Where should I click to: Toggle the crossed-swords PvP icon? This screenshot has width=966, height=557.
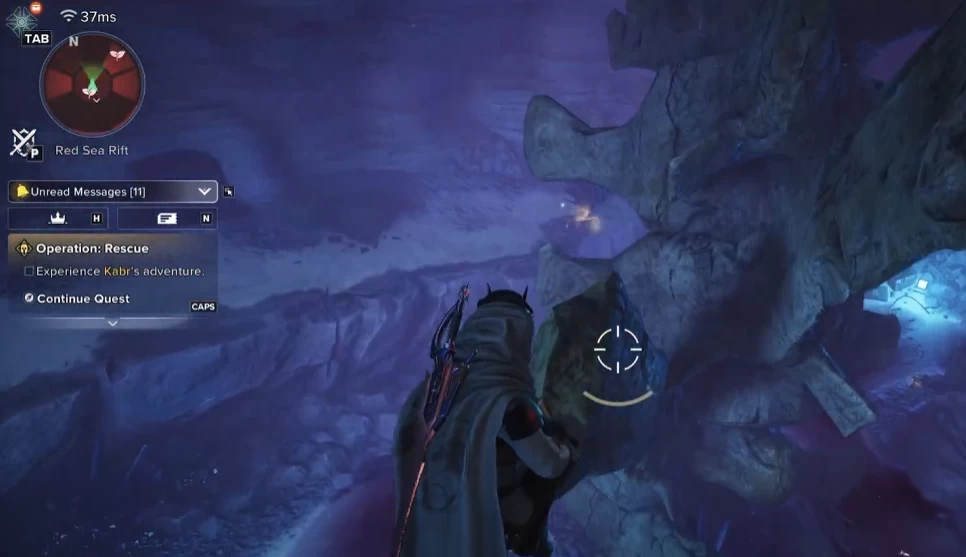(x=24, y=143)
